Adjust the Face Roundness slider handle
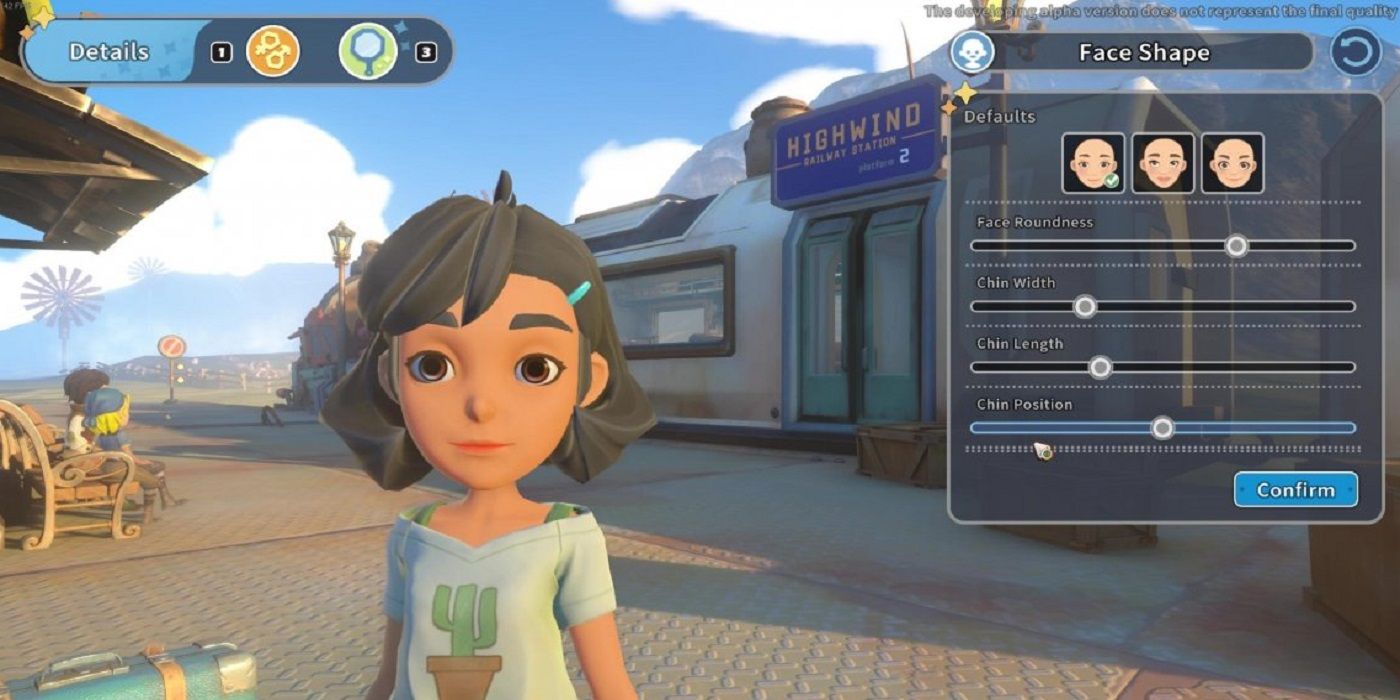1400x700 pixels. coord(1237,246)
